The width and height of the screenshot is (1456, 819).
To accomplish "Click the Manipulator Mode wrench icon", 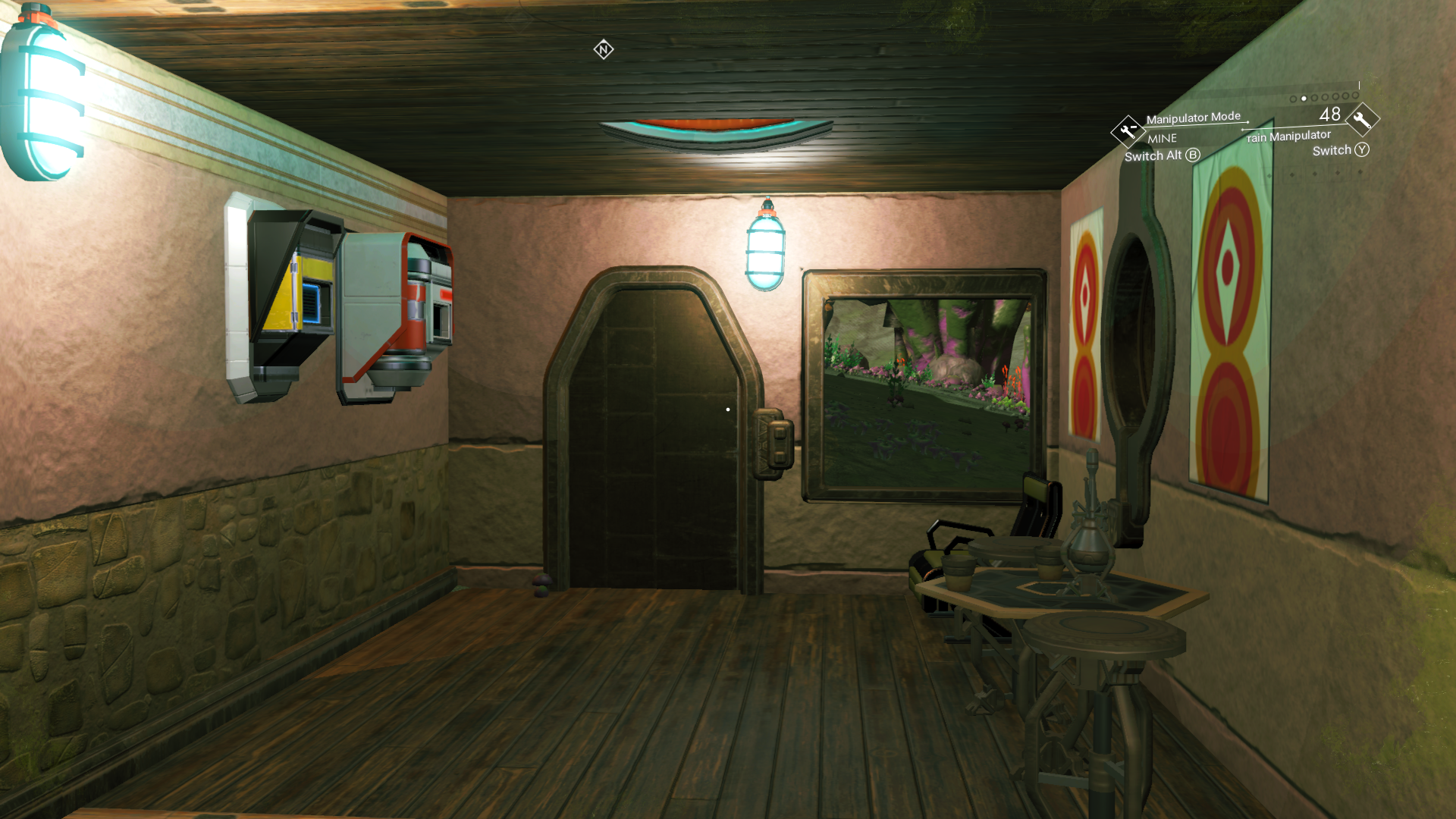I will click(x=1128, y=131).
